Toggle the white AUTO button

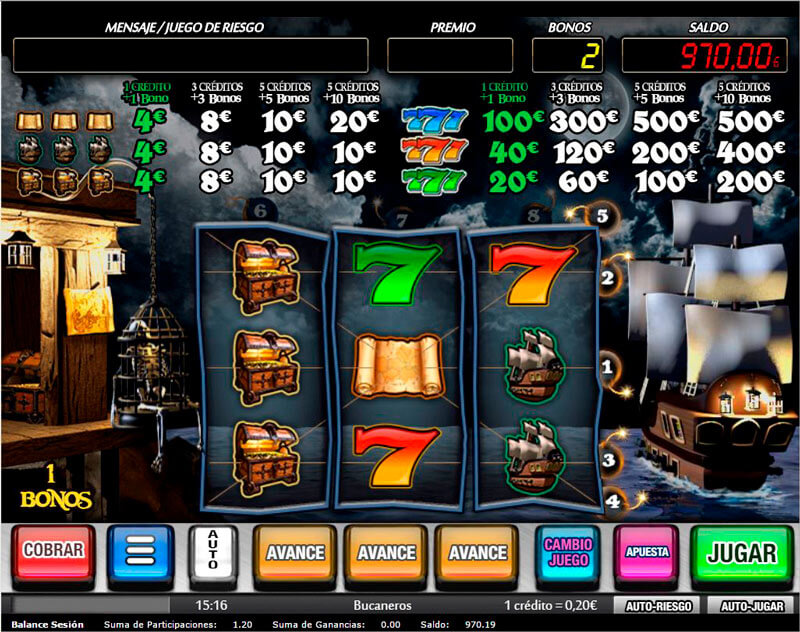pyautogui.click(x=212, y=552)
